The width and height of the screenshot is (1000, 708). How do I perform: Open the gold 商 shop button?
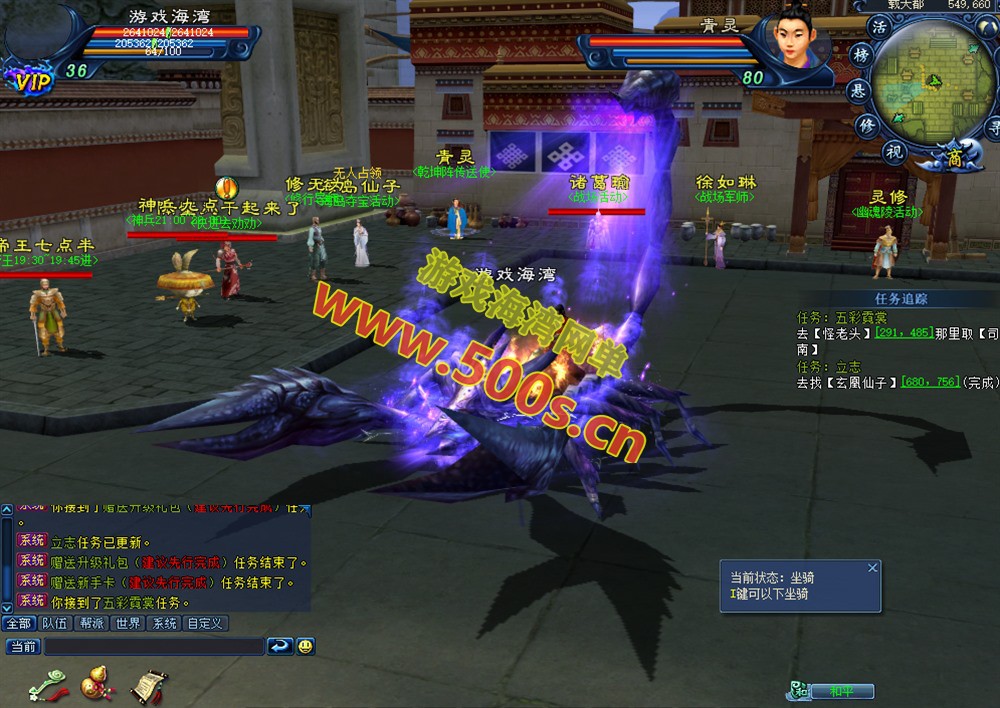coord(955,155)
